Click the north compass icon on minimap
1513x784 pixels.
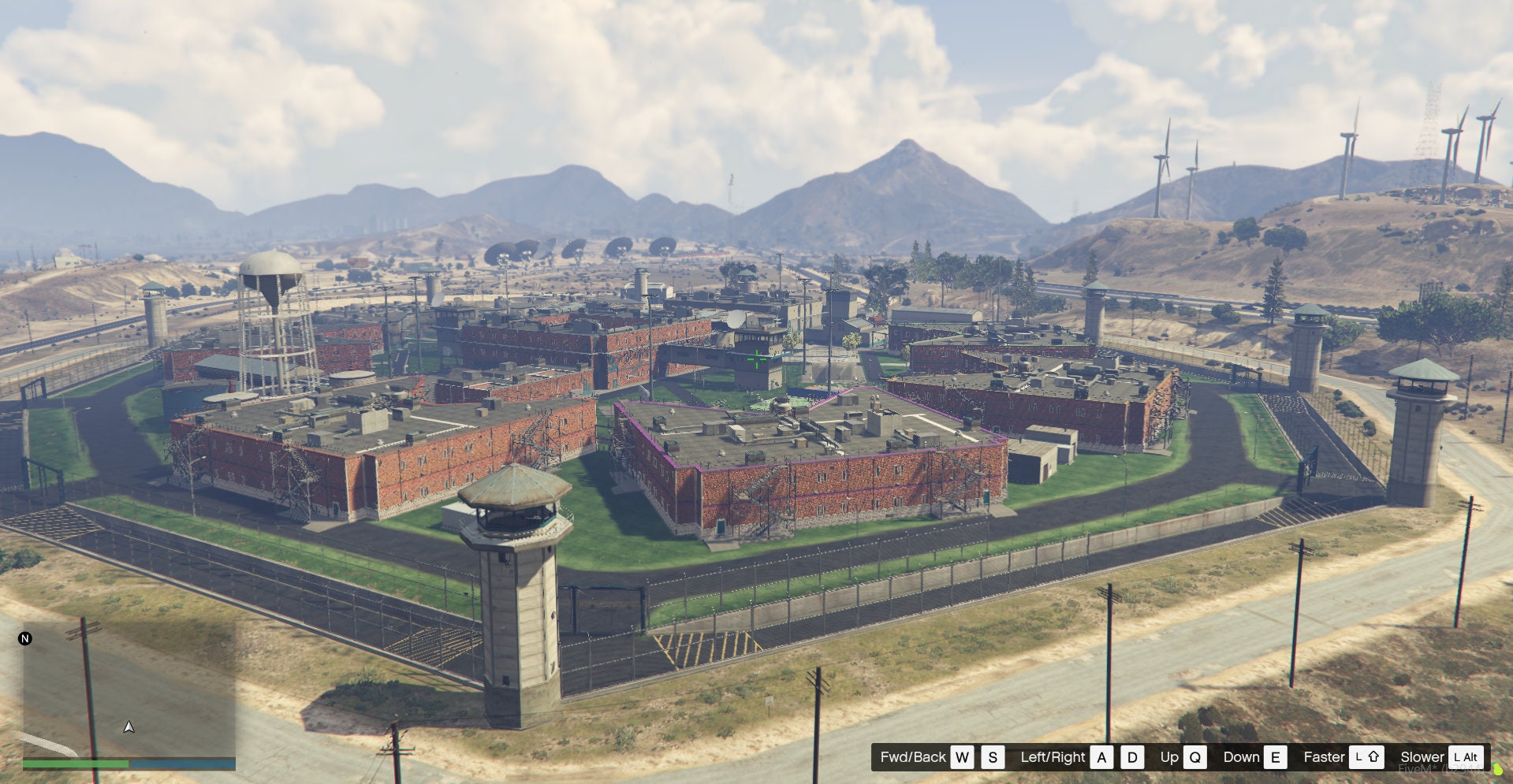pos(25,638)
